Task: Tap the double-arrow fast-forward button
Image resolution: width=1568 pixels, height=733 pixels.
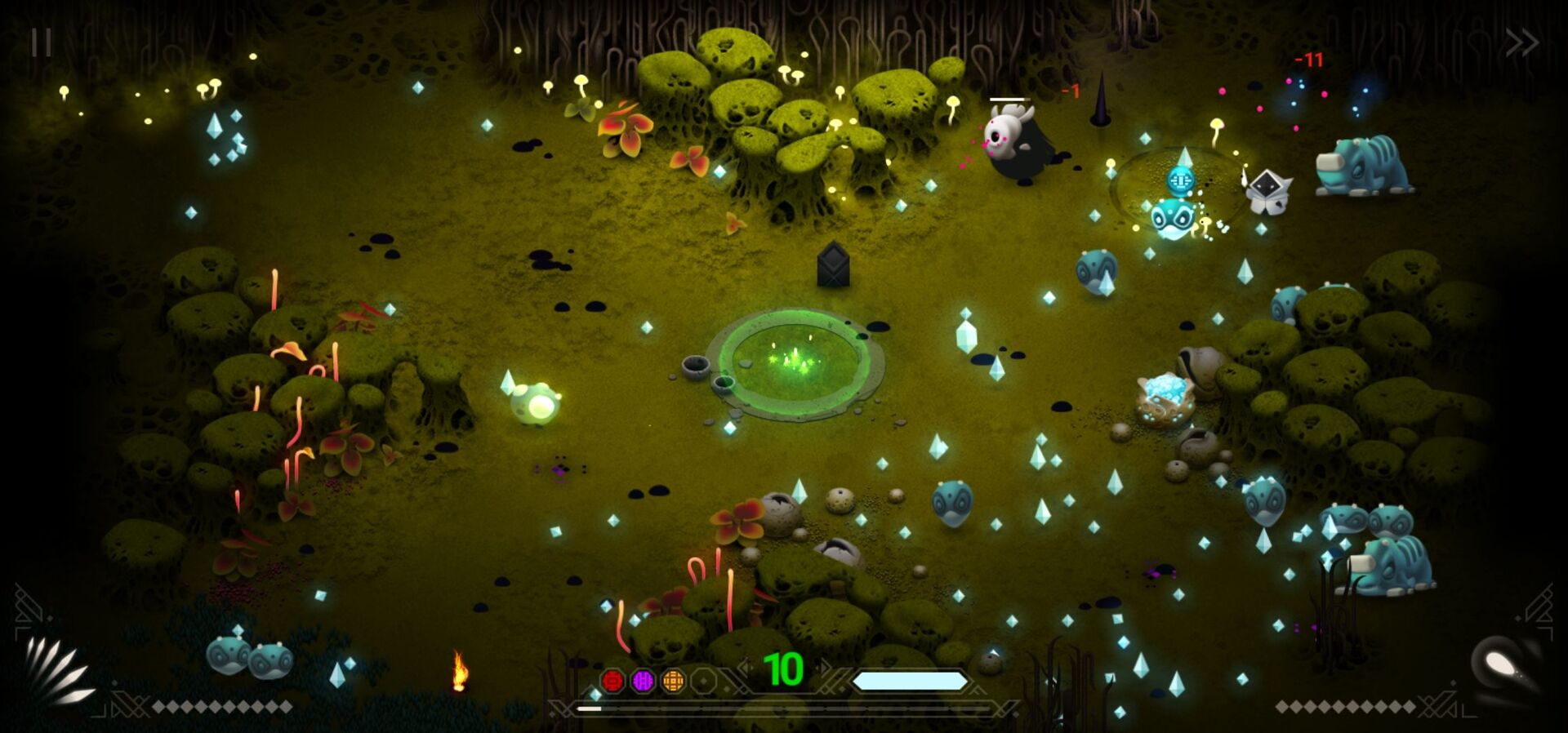Action: [x=1521, y=42]
